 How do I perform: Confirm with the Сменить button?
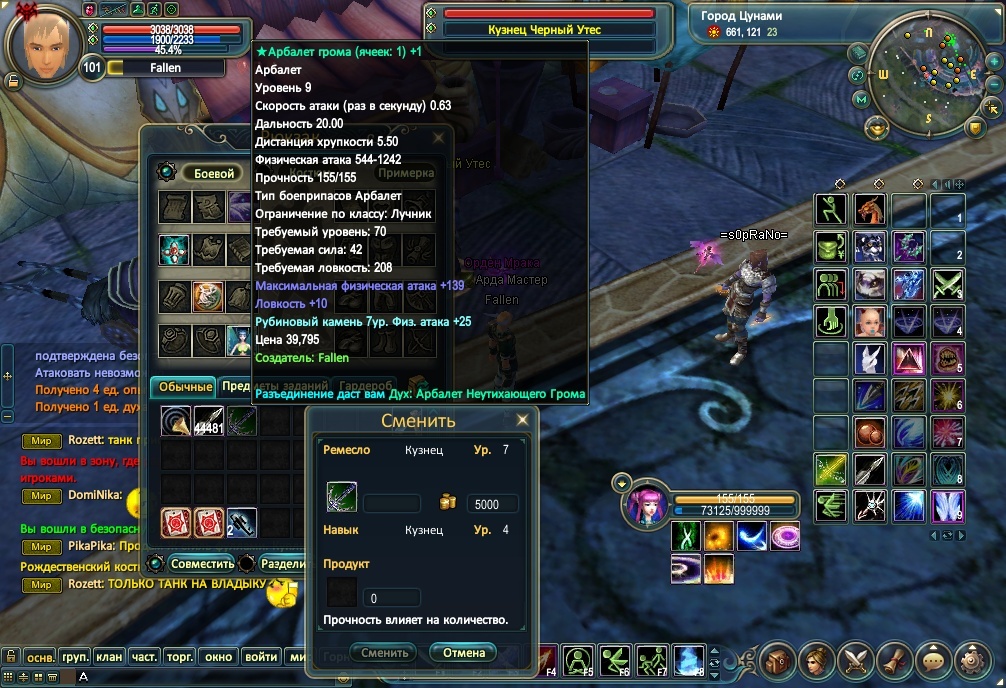[385, 653]
